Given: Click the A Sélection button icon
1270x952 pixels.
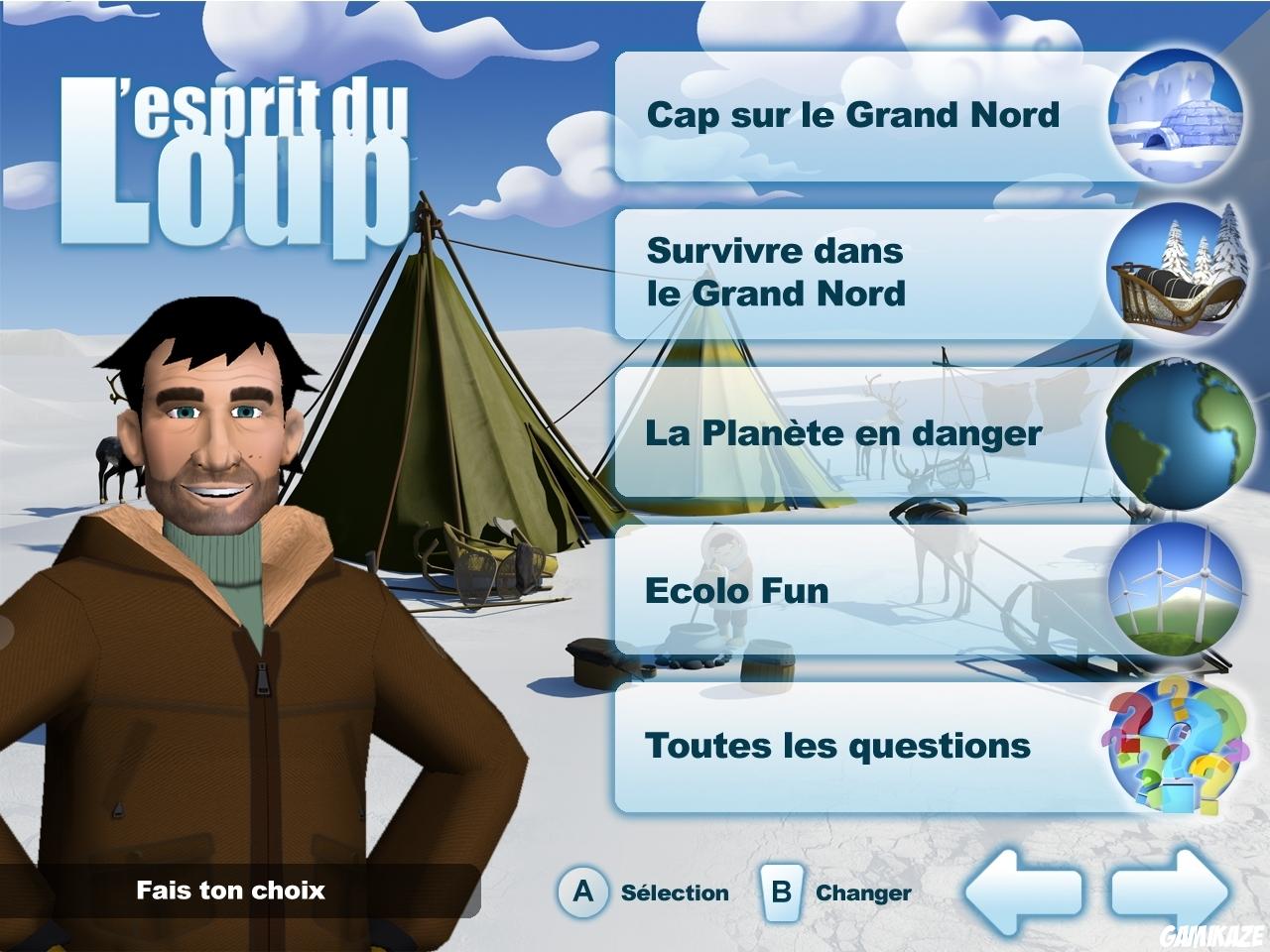Looking at the screenshot, I should pyautogui.click(x=583, y=891).
